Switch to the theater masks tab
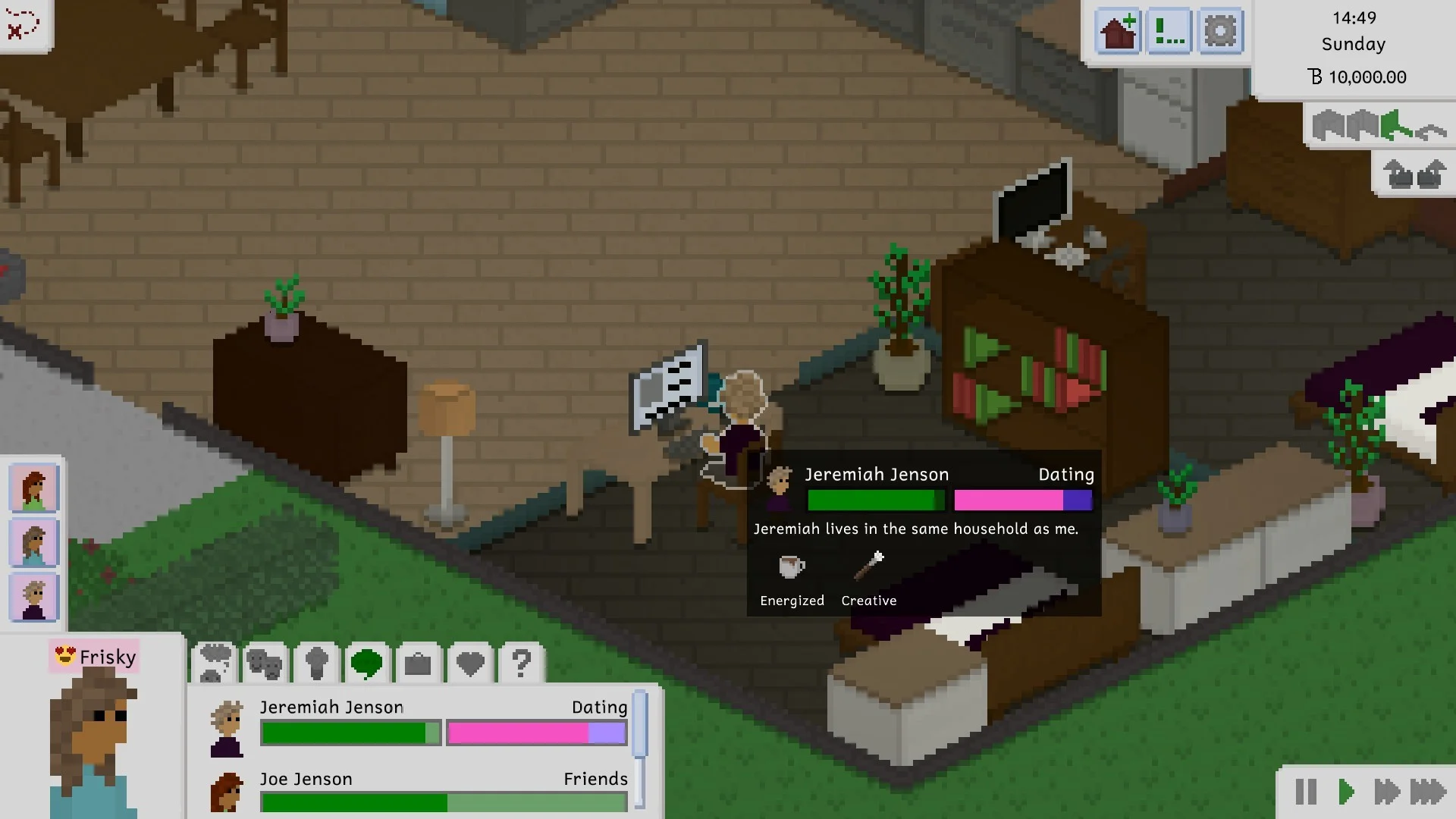Viewport: 1456px width, 819px height. point(265,664)
